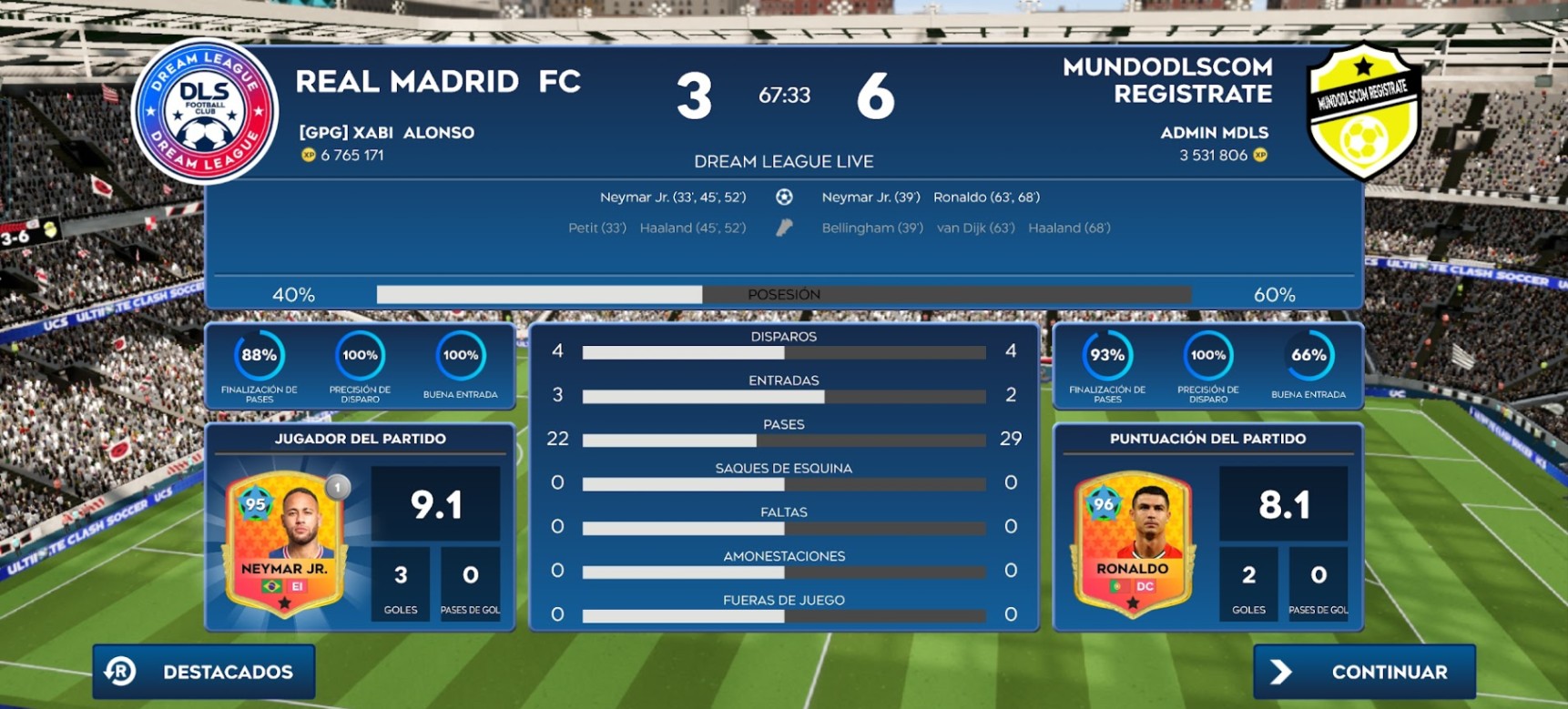
Task: Select the Ronaldo player card
Action: (x=1132, y=543)
